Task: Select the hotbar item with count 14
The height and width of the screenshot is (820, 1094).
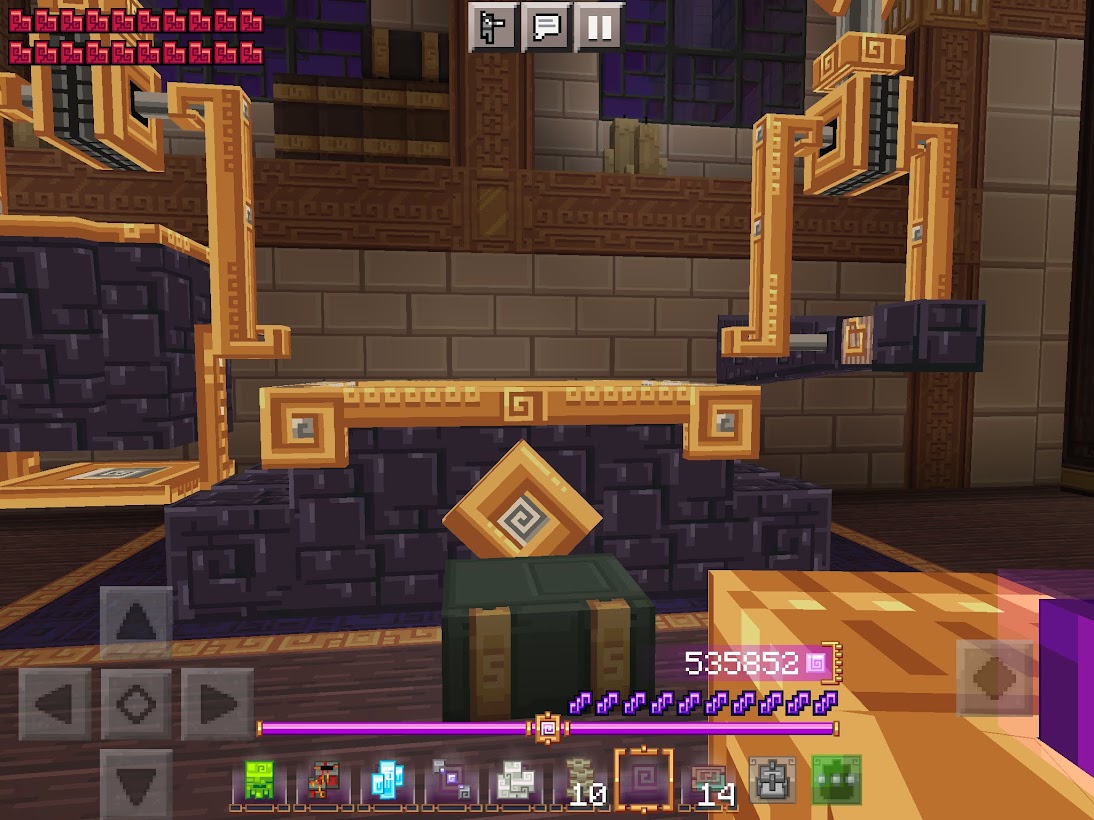Action: [x=708, y=780]
